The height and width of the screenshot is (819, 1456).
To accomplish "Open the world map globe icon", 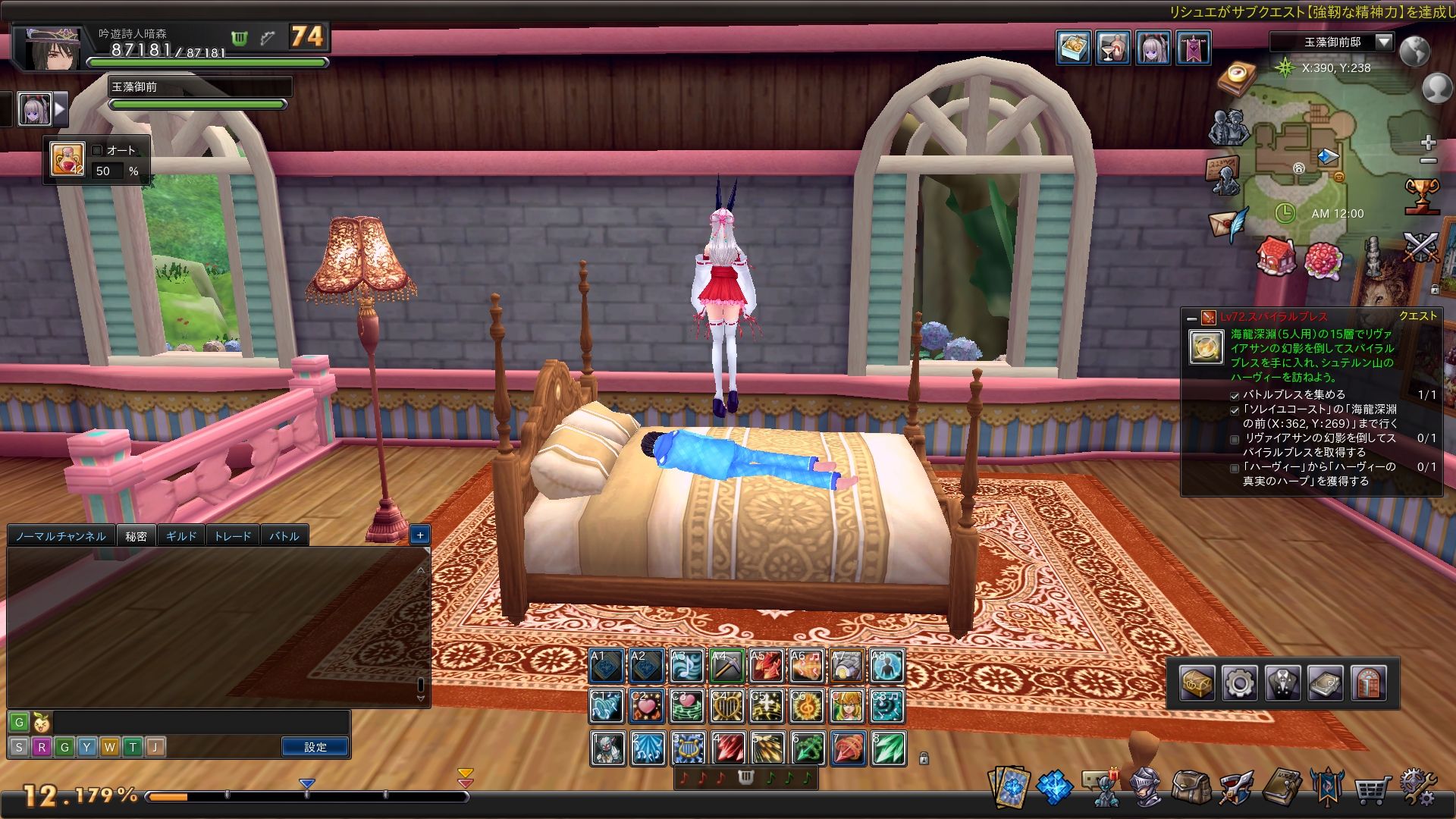I will click(1414, 52).
